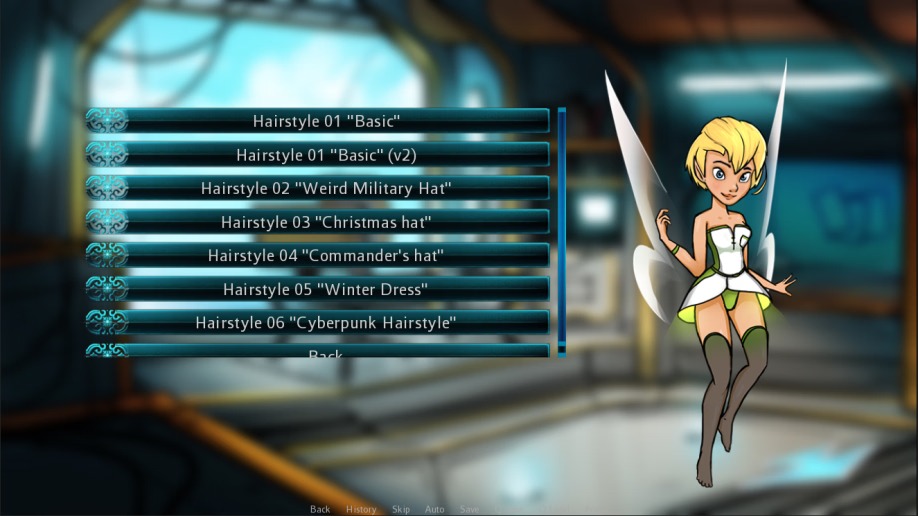
Task: Click the partially visible Back menu entry
Action: click(x=326, y=352)
